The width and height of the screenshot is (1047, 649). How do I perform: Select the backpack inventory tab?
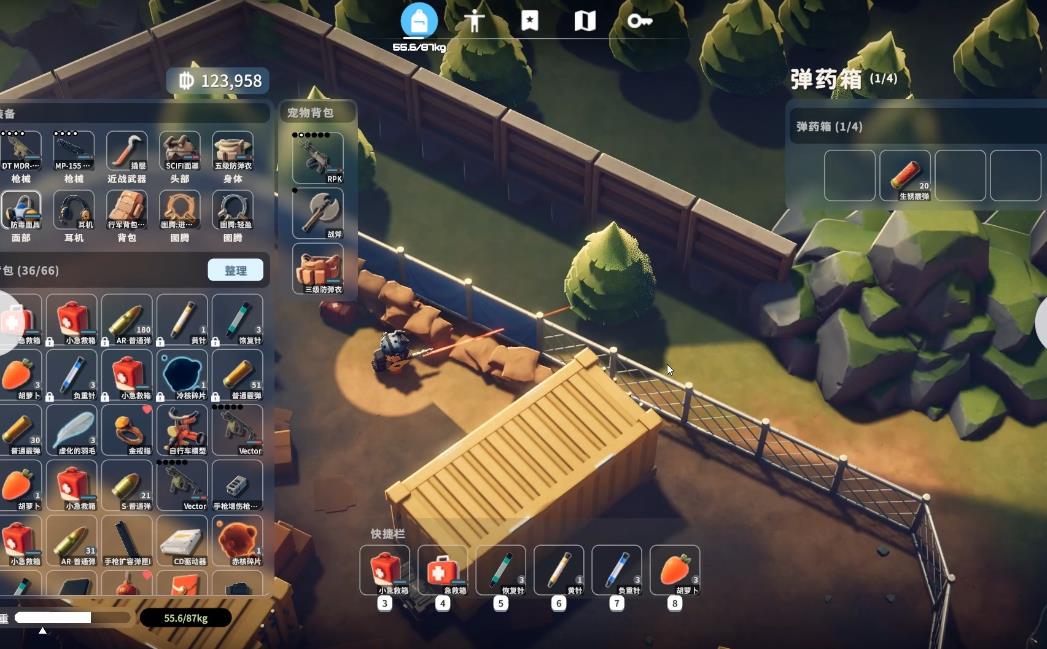click(419, 21)
